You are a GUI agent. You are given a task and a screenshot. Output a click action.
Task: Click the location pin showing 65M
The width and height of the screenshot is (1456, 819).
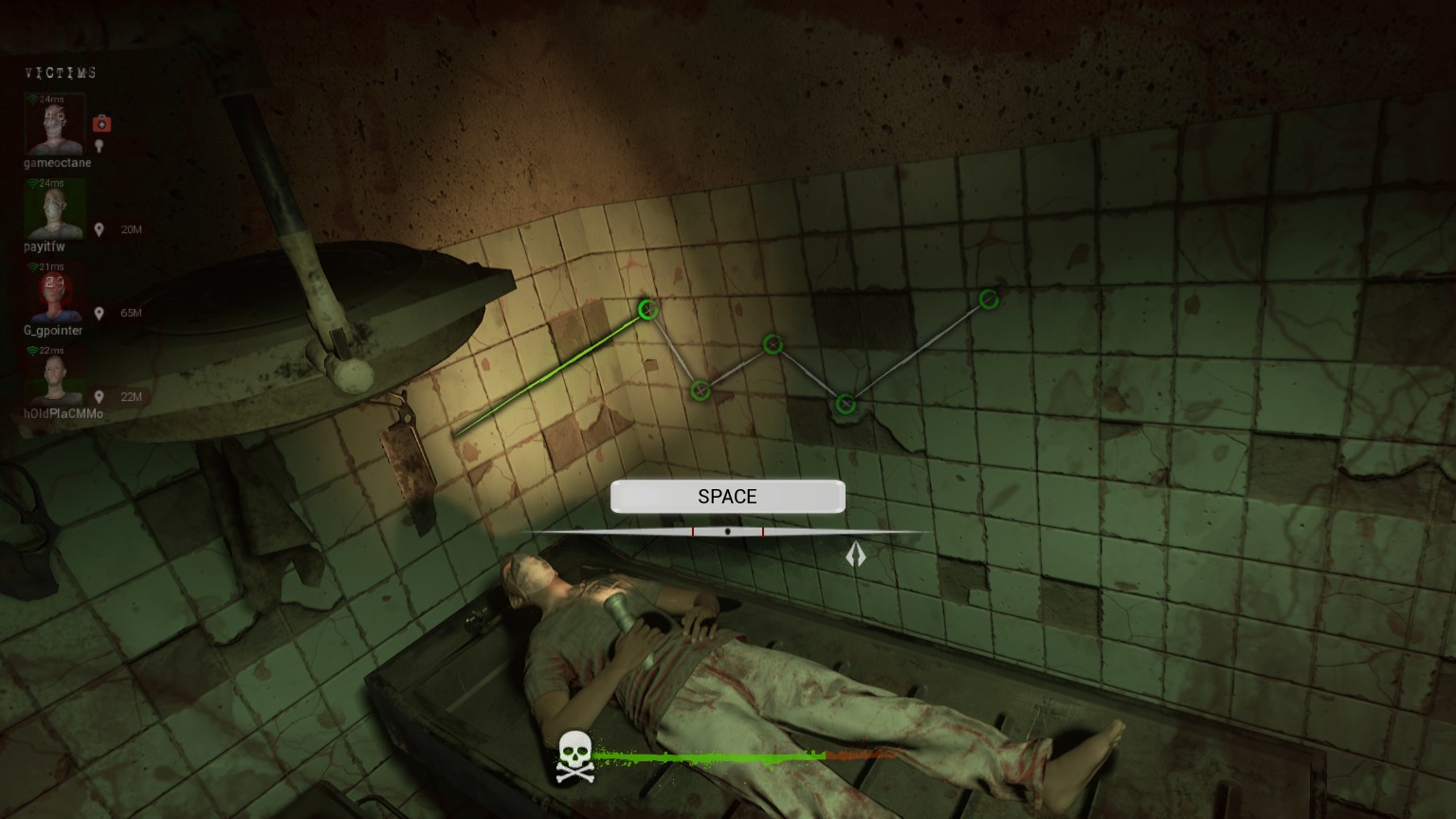click(100, 313)
